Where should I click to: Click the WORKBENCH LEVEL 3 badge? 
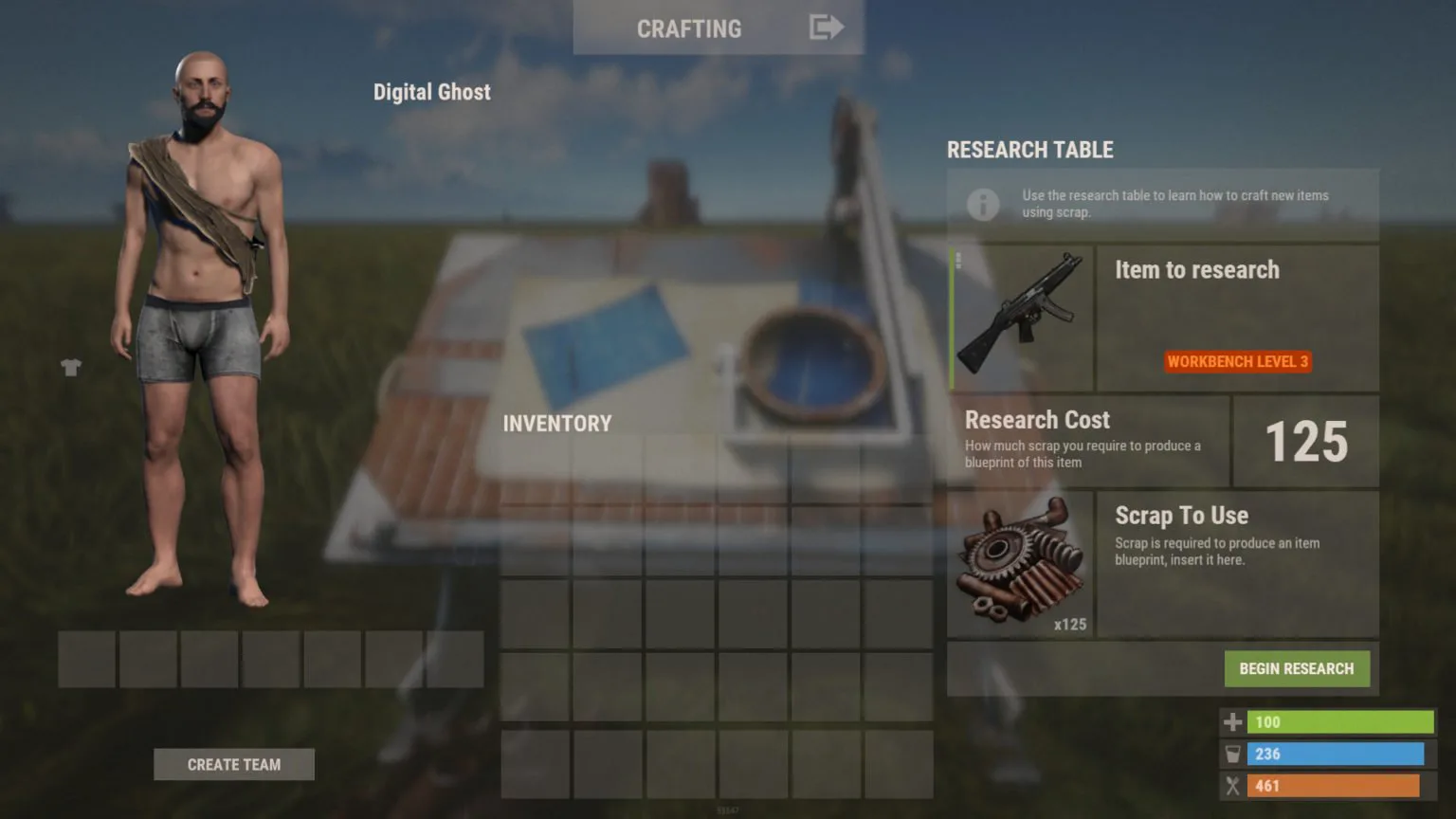click(1236, 361)
